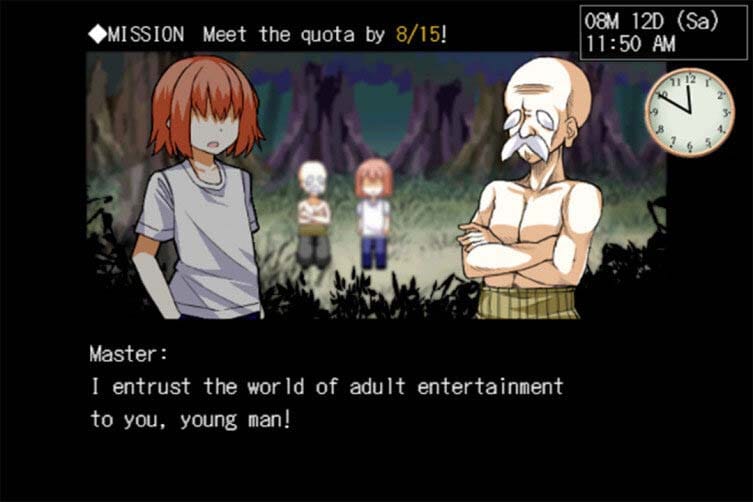Click the analog clock icon
Screen dimensions: 753x502
point(688,111)
